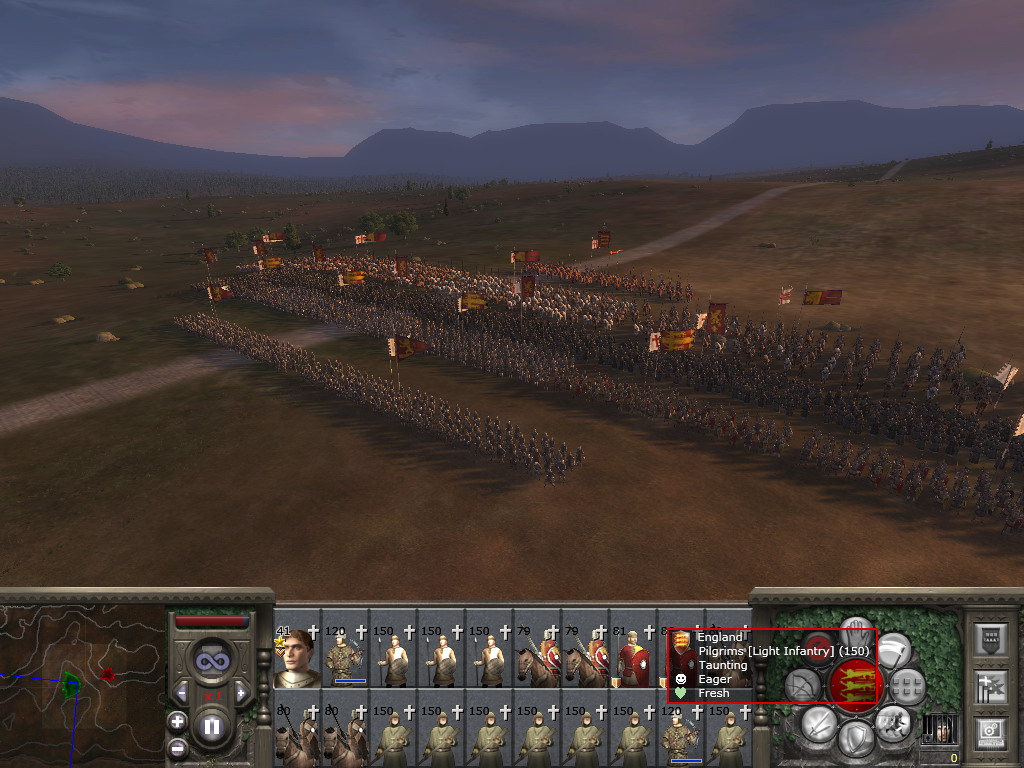Image resolution: width=1024 pixels, height=768 pixels.
Task: Zoom out the battle minimap
Action: click(177, 747)
